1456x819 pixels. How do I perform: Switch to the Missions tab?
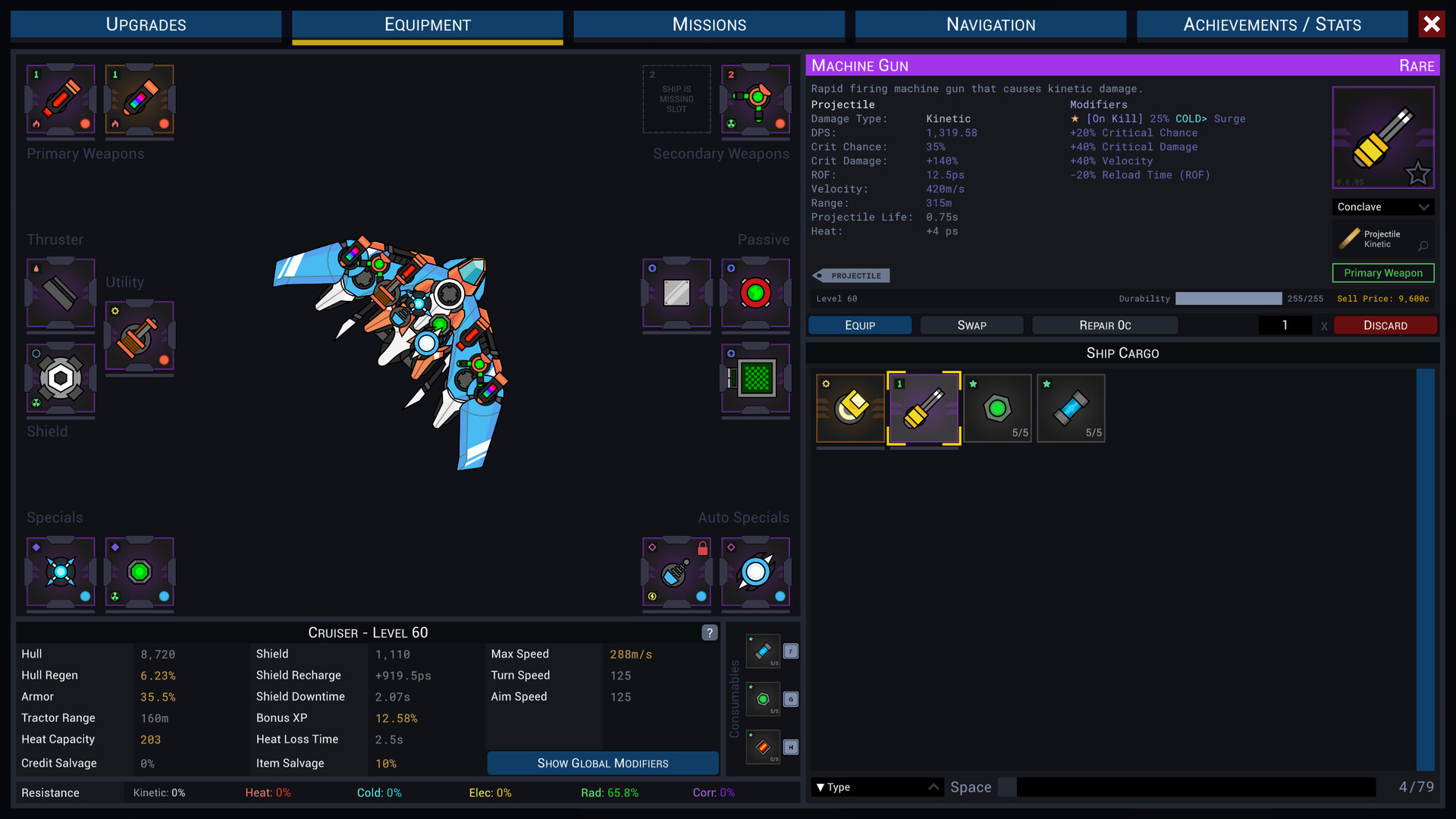point(708,24)
